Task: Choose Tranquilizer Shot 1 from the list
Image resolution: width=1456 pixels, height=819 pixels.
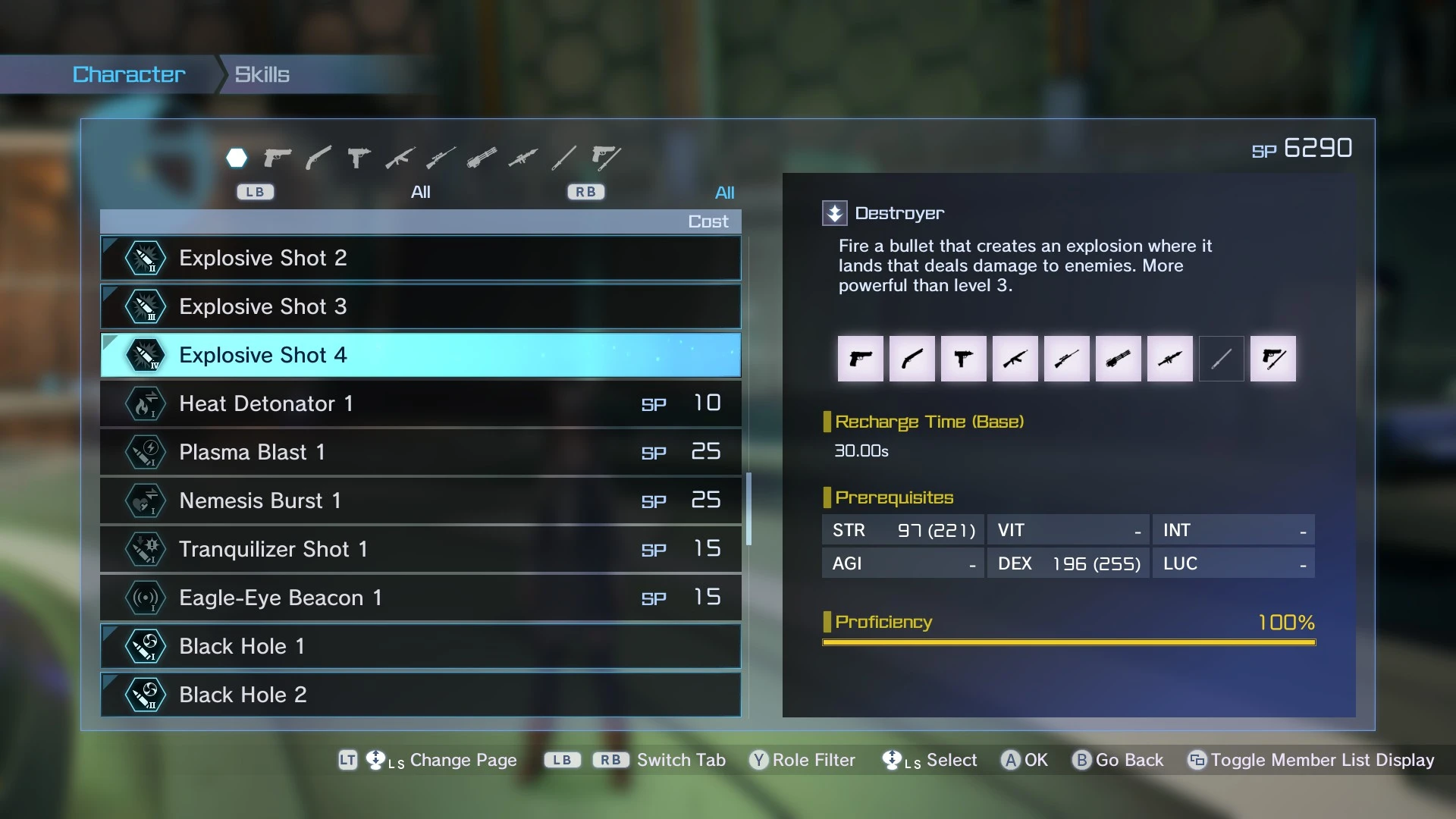Action: [x=420, y=550]
